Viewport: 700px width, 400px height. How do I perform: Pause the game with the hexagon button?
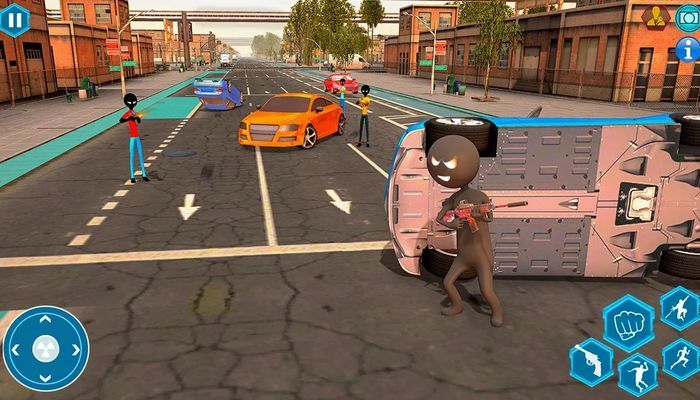(13, 19)
